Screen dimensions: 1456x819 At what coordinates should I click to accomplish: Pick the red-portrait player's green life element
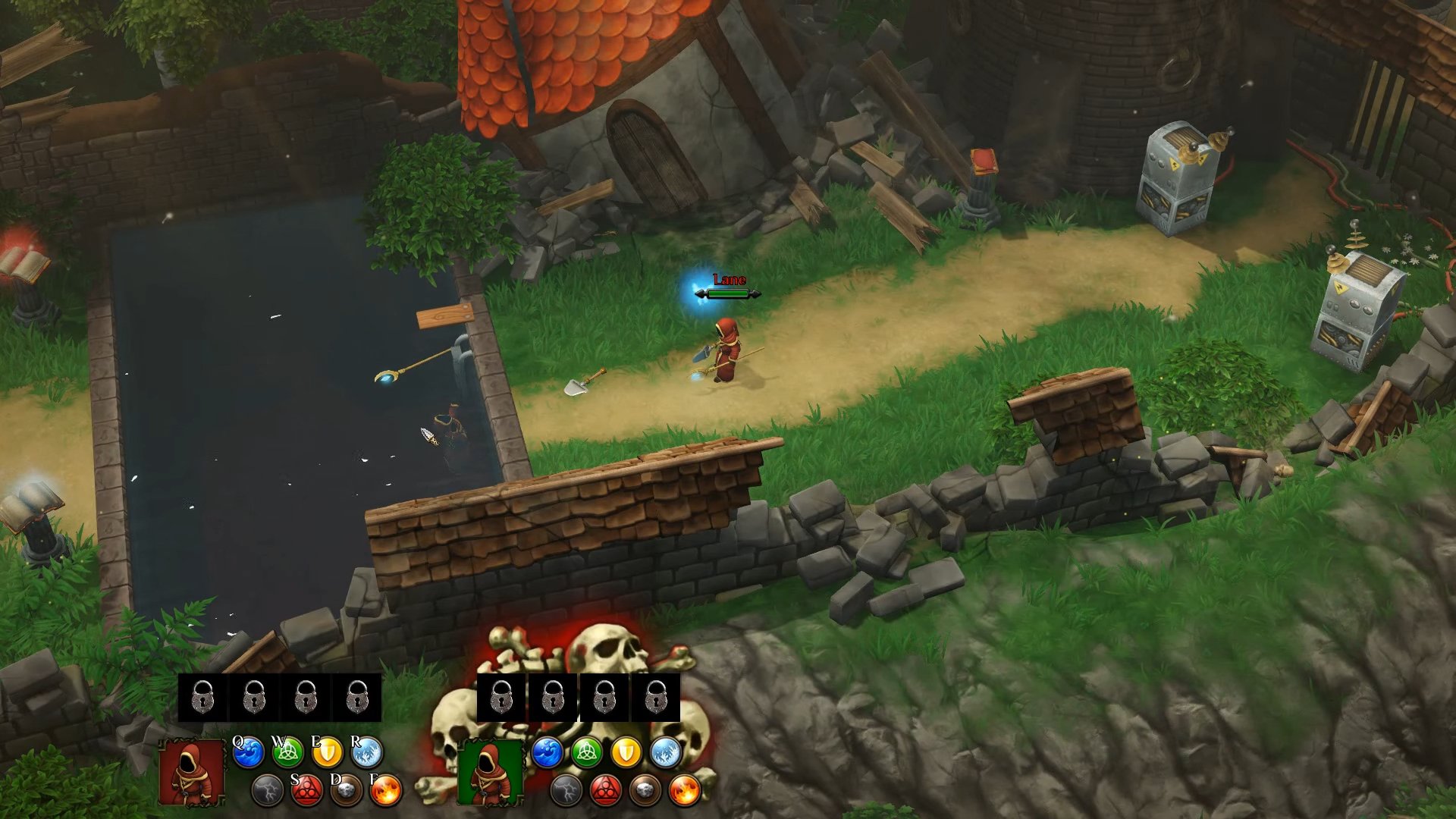pyautogui.click(x=288, y=753)
